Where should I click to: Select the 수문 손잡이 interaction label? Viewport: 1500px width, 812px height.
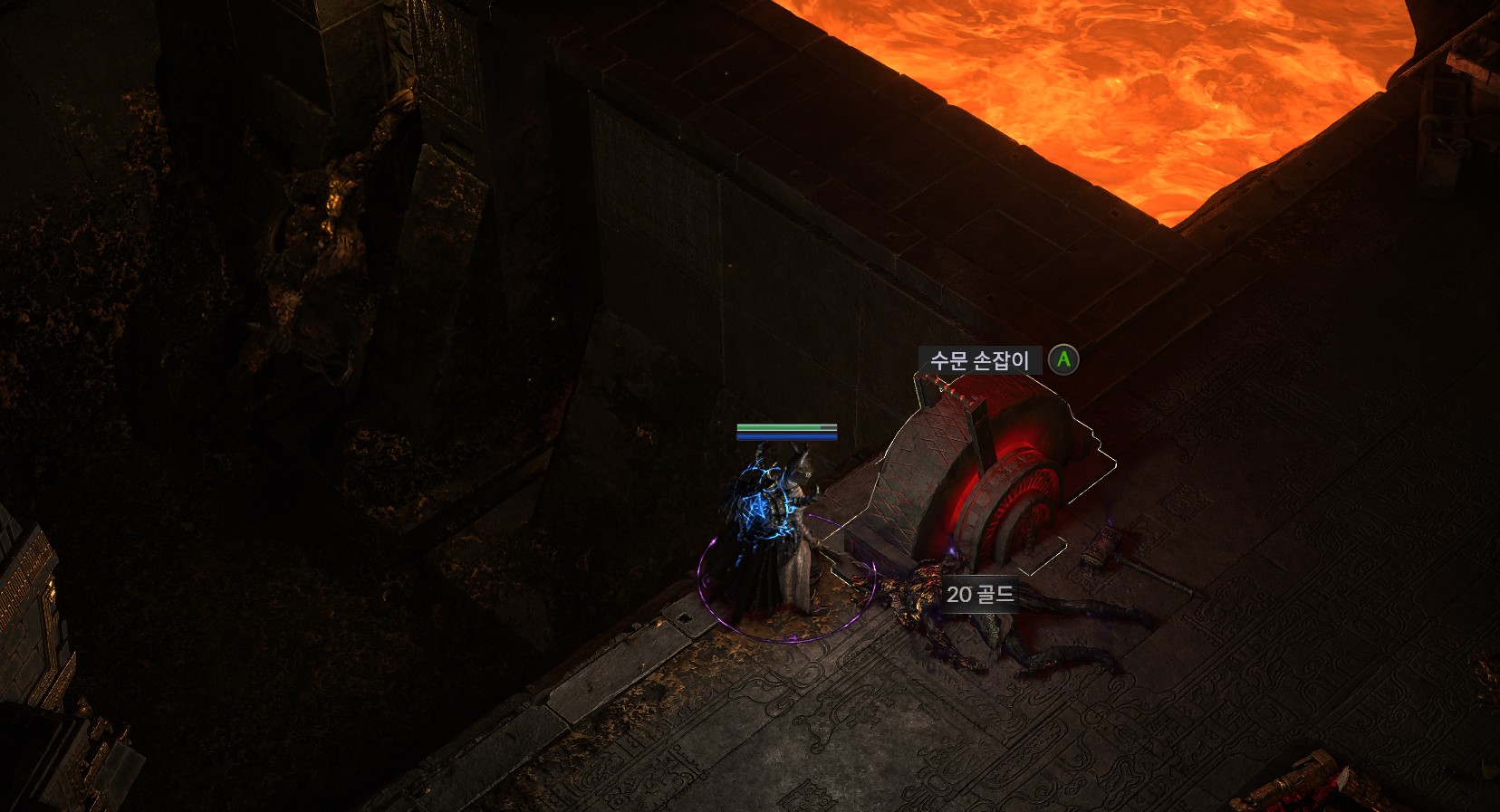979,360
